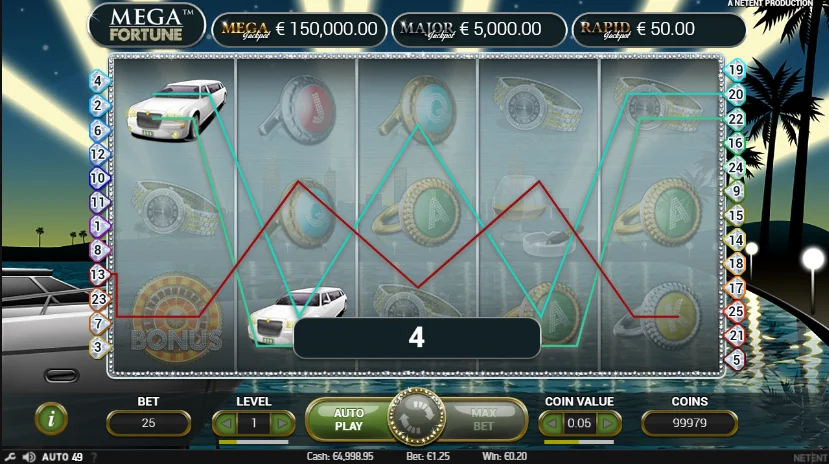Increase the bet level
Viewport: 829px width, 464px height.
pos(282,424)
